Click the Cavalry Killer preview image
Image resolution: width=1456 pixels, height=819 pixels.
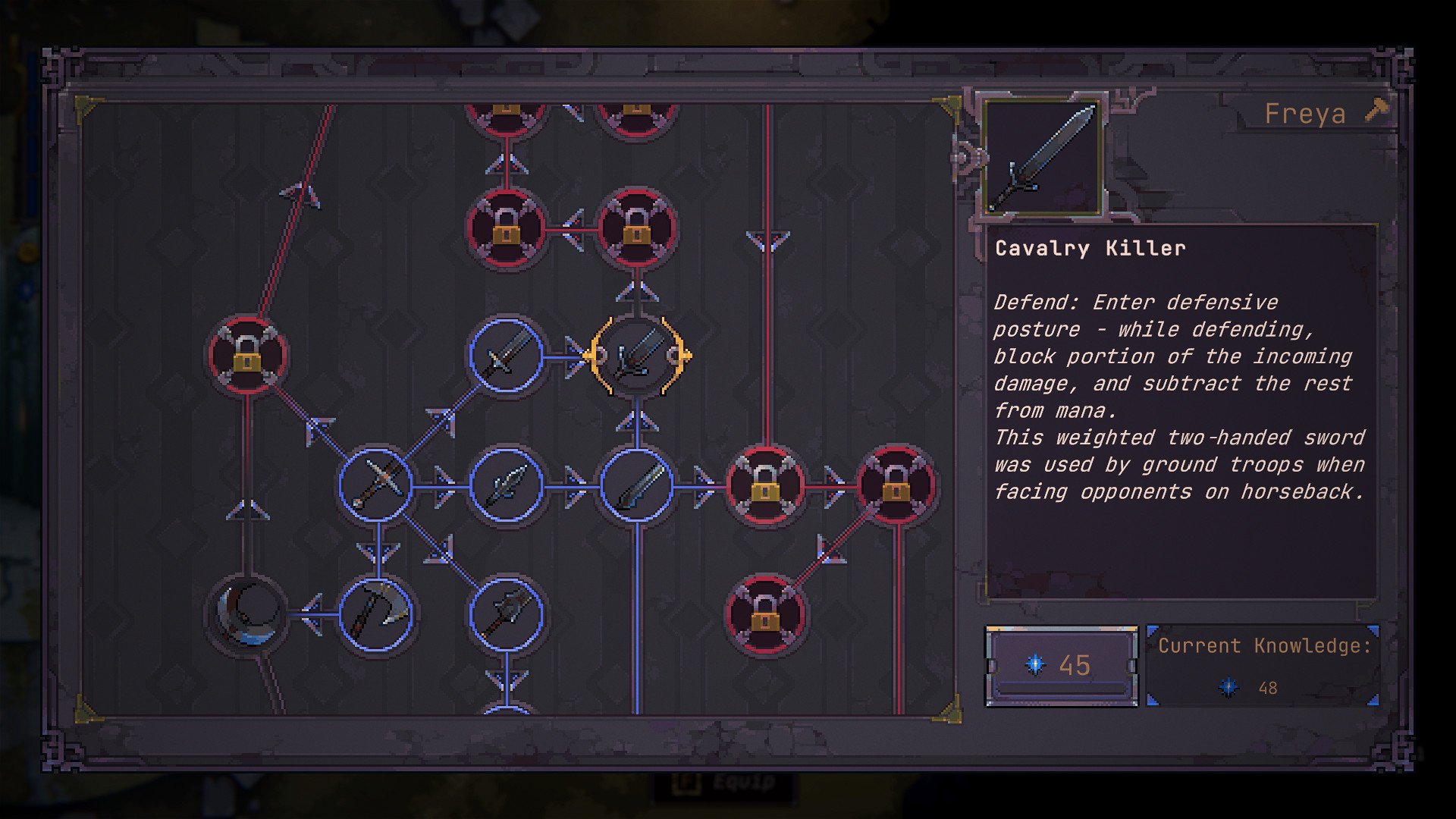[1044, 155]
